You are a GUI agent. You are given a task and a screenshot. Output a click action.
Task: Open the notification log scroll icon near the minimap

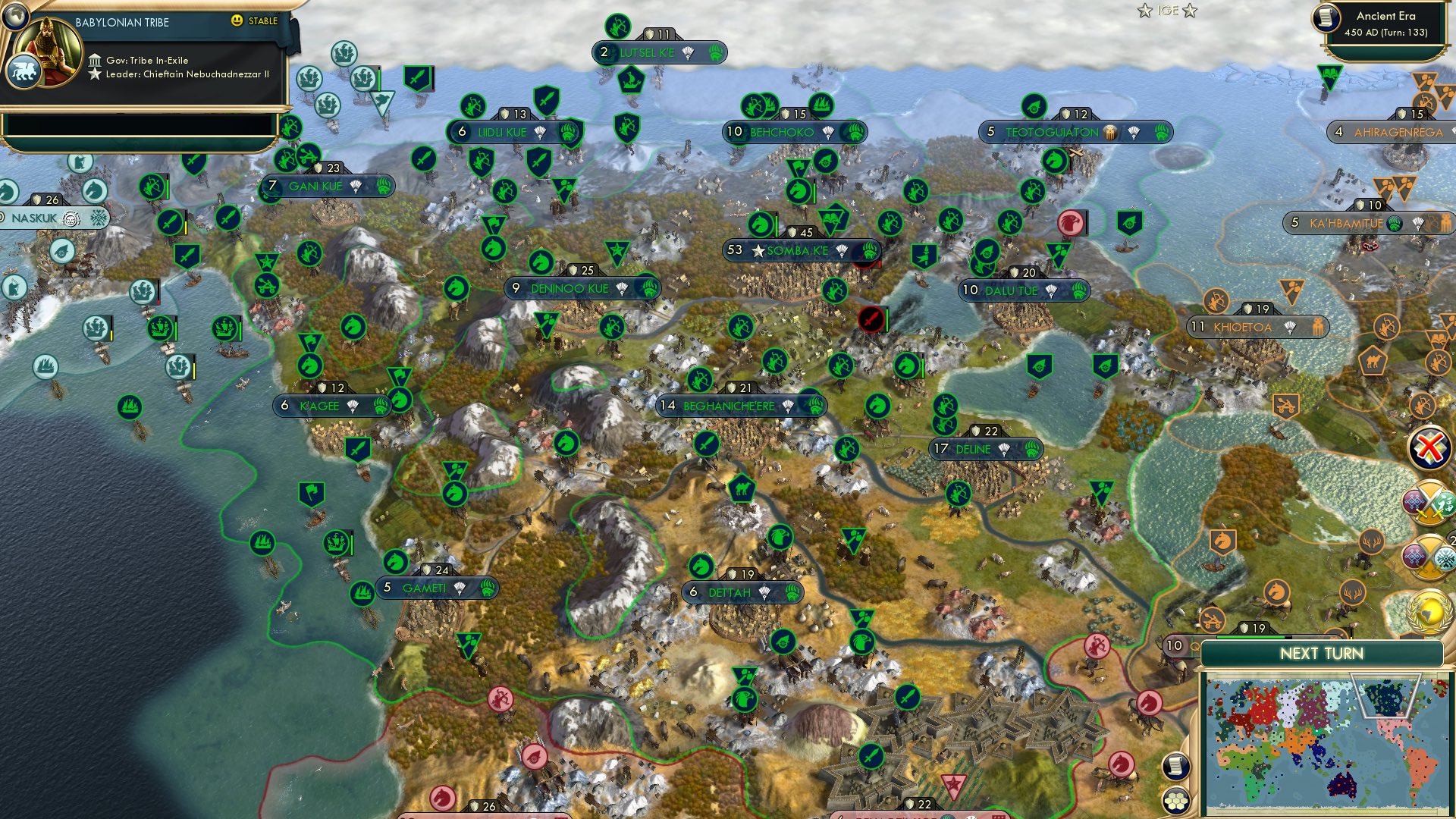pyautogui.click(x=1175, y=767)
